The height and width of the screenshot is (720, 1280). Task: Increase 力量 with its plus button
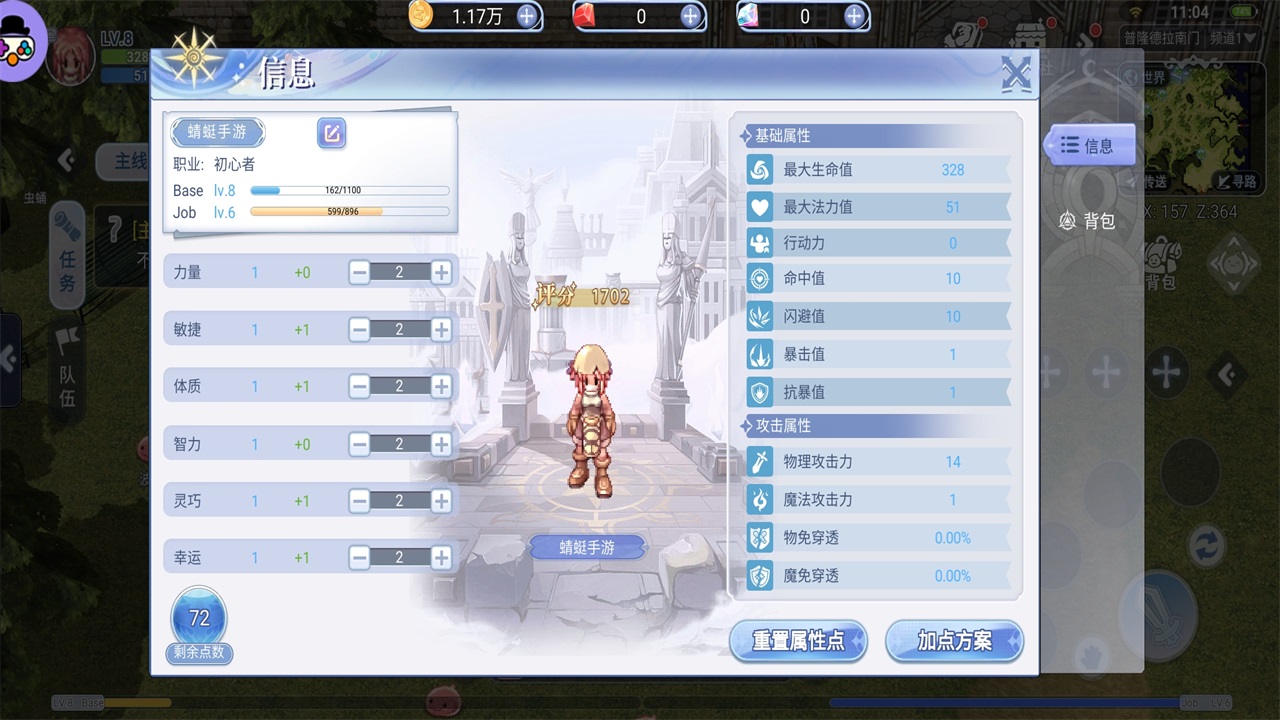tap(441, 272)
